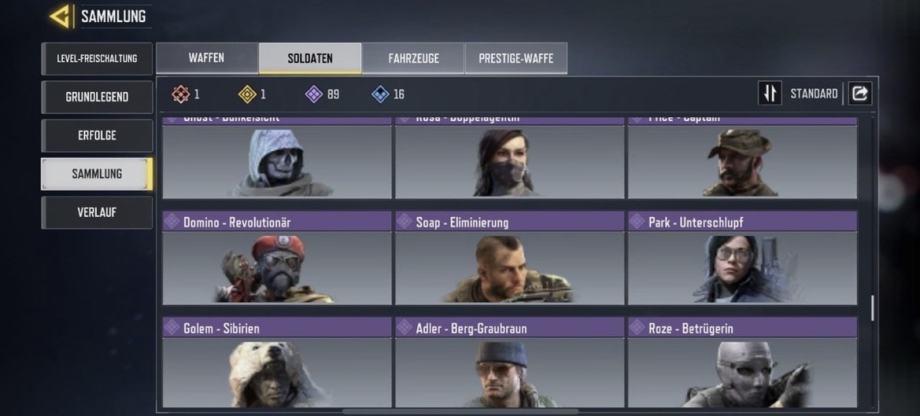920x416 pixels.
Task: Select the Sammlung sidebar entry
Action: pos(97,174)
